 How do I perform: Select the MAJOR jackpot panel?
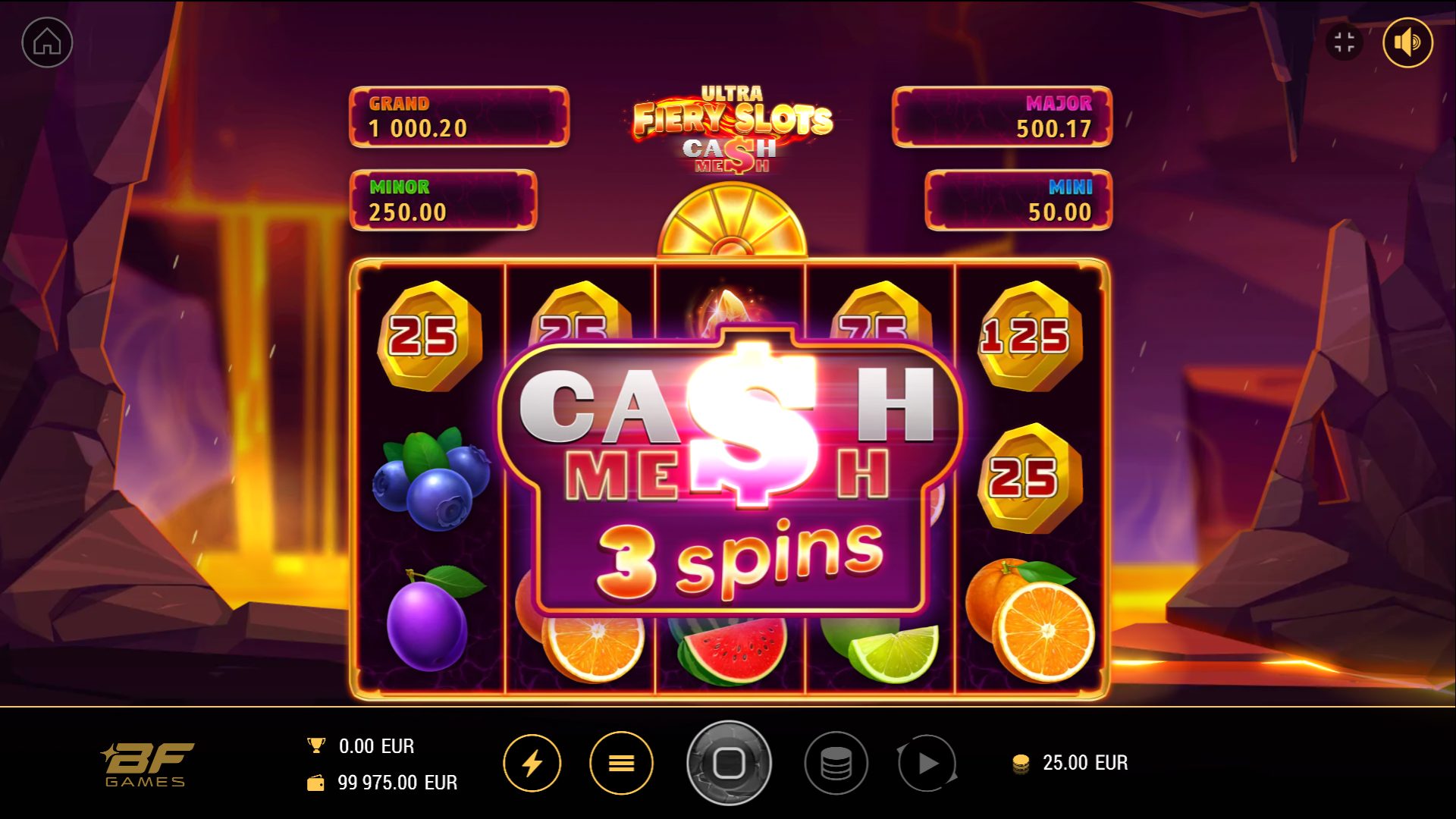pyautogui.click(x=1003, y=115)
